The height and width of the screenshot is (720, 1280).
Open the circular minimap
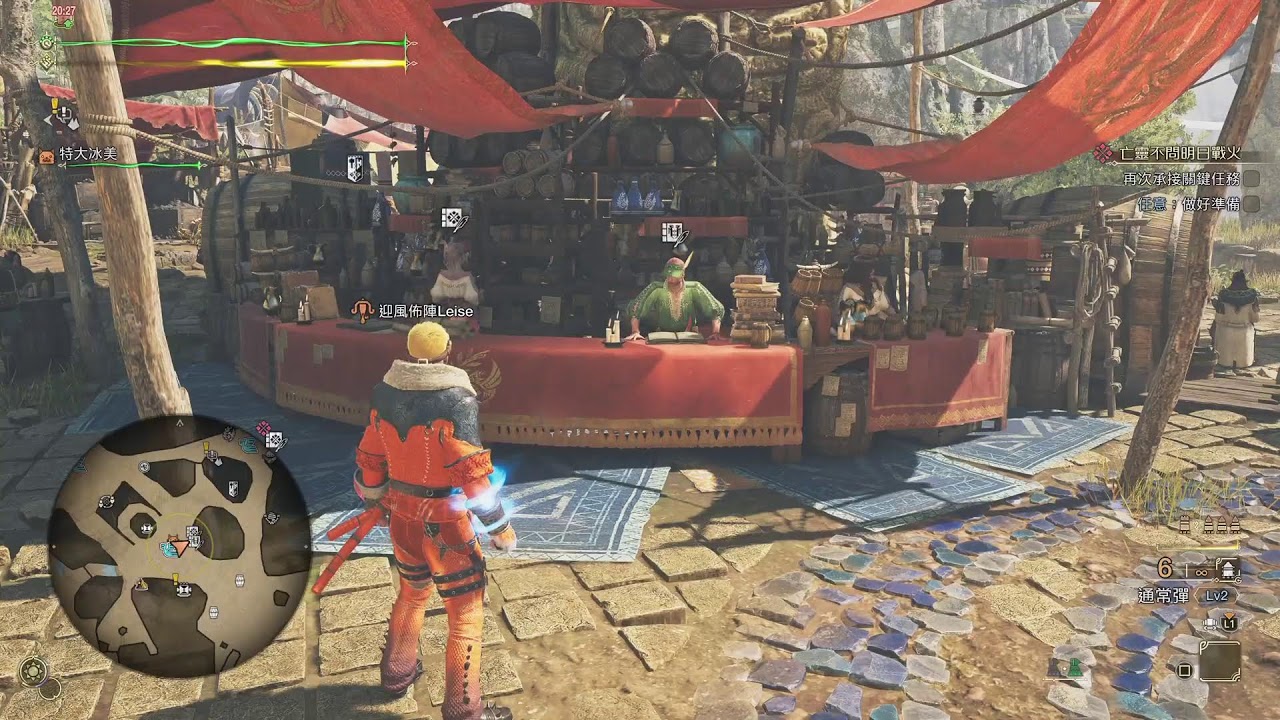click(x=180, y=546)
